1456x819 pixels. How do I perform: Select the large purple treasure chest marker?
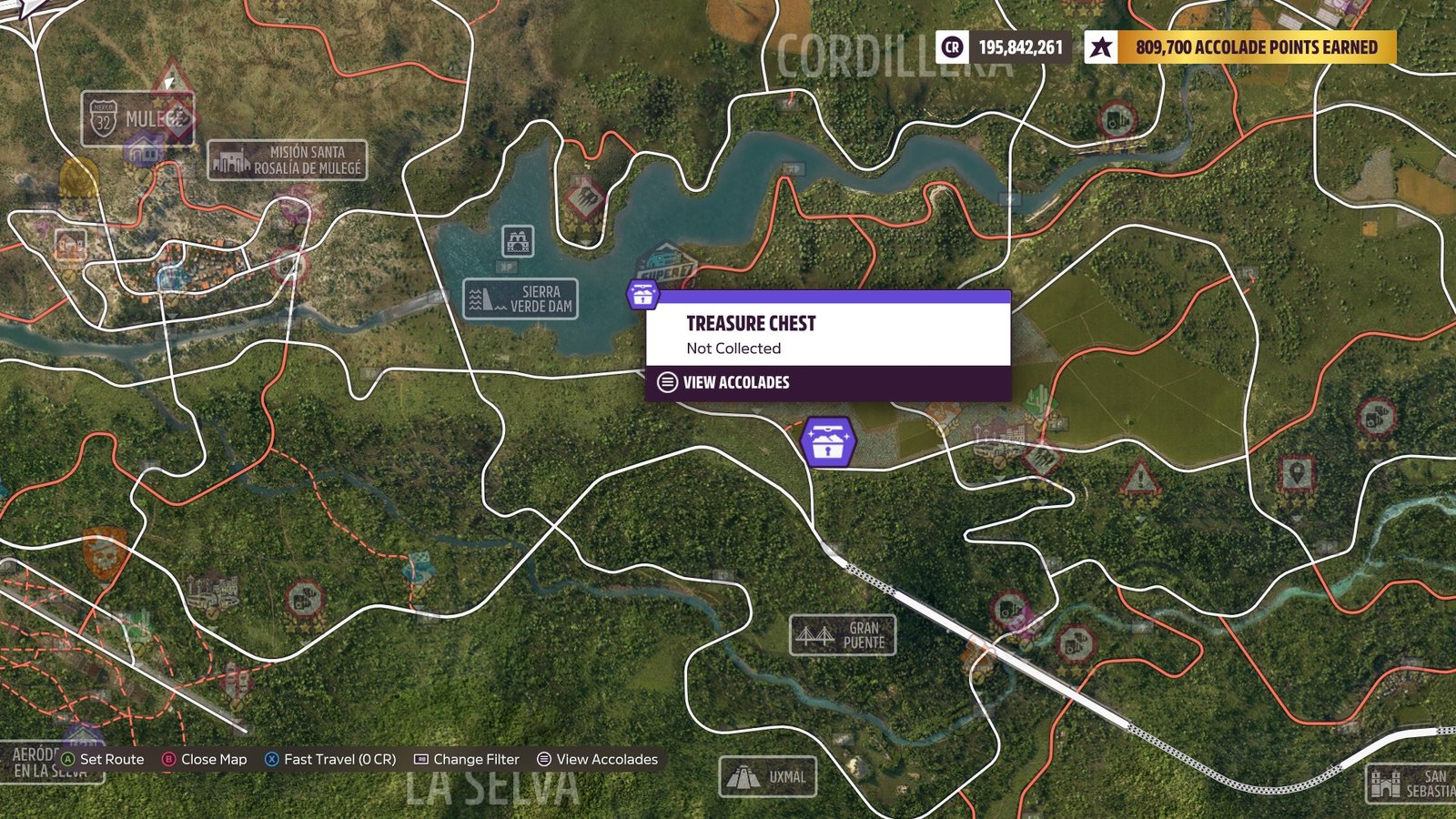coord(827,443)
